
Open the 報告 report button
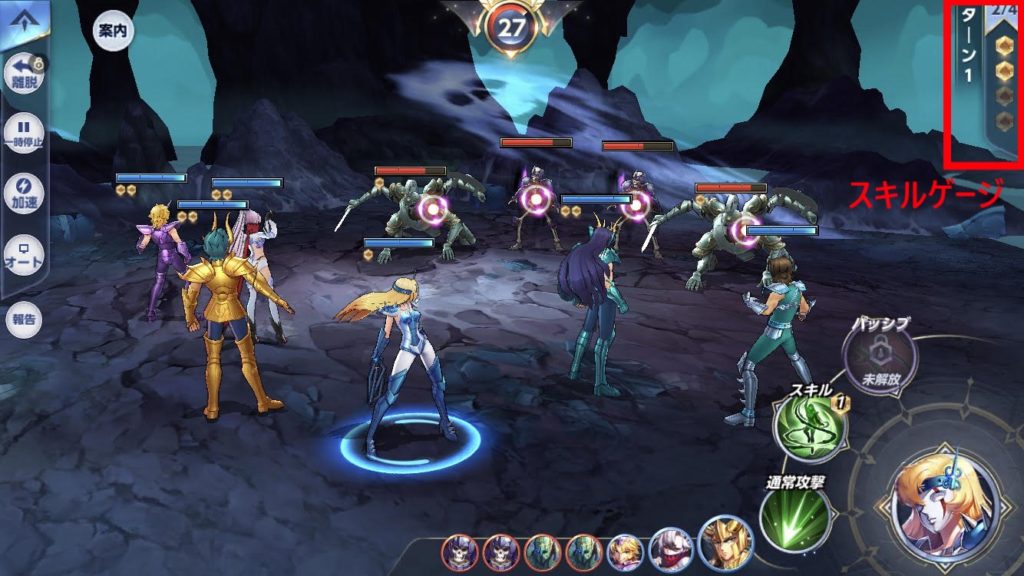[x=24, y=320]
